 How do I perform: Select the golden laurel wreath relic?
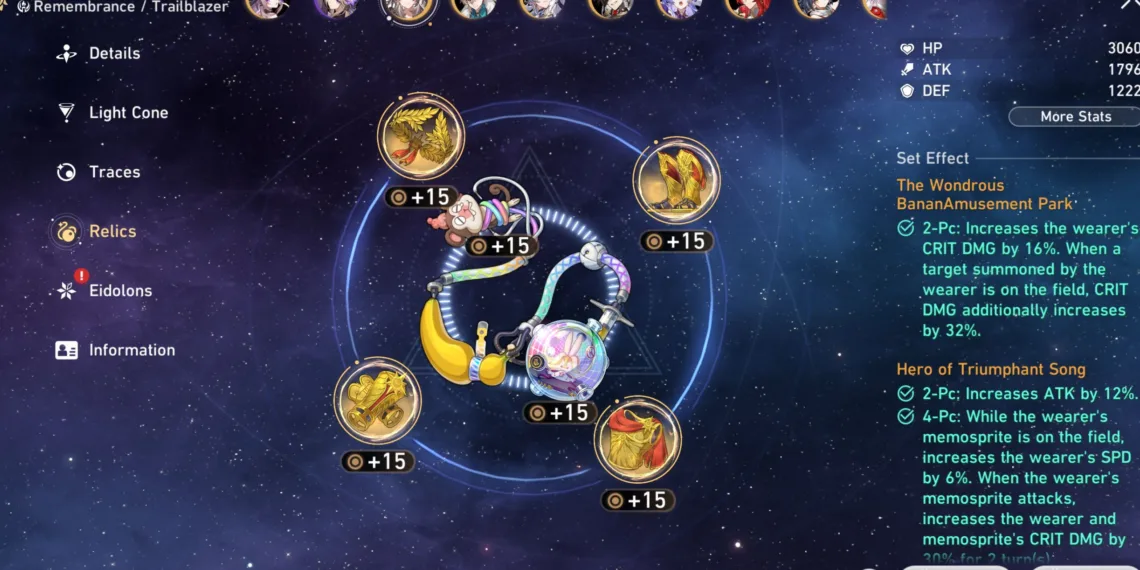421,137
